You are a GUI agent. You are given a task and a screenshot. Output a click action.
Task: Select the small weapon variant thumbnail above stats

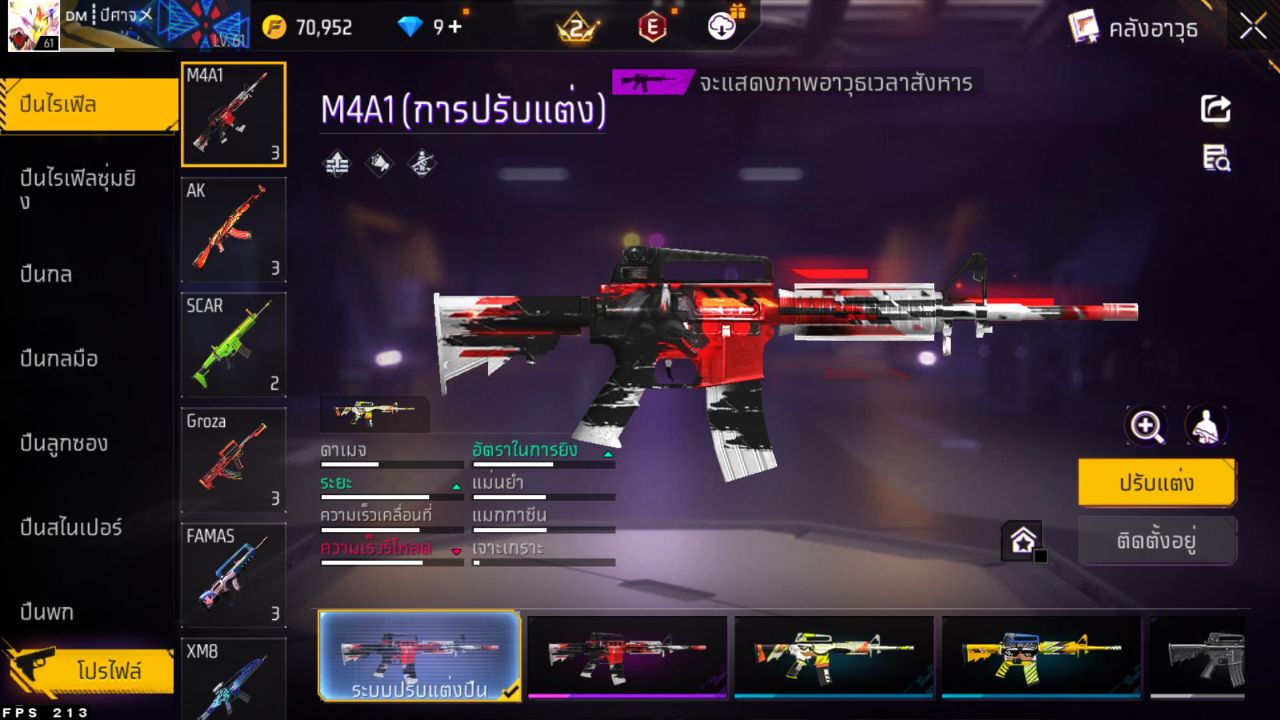click(x=376, y=411)
